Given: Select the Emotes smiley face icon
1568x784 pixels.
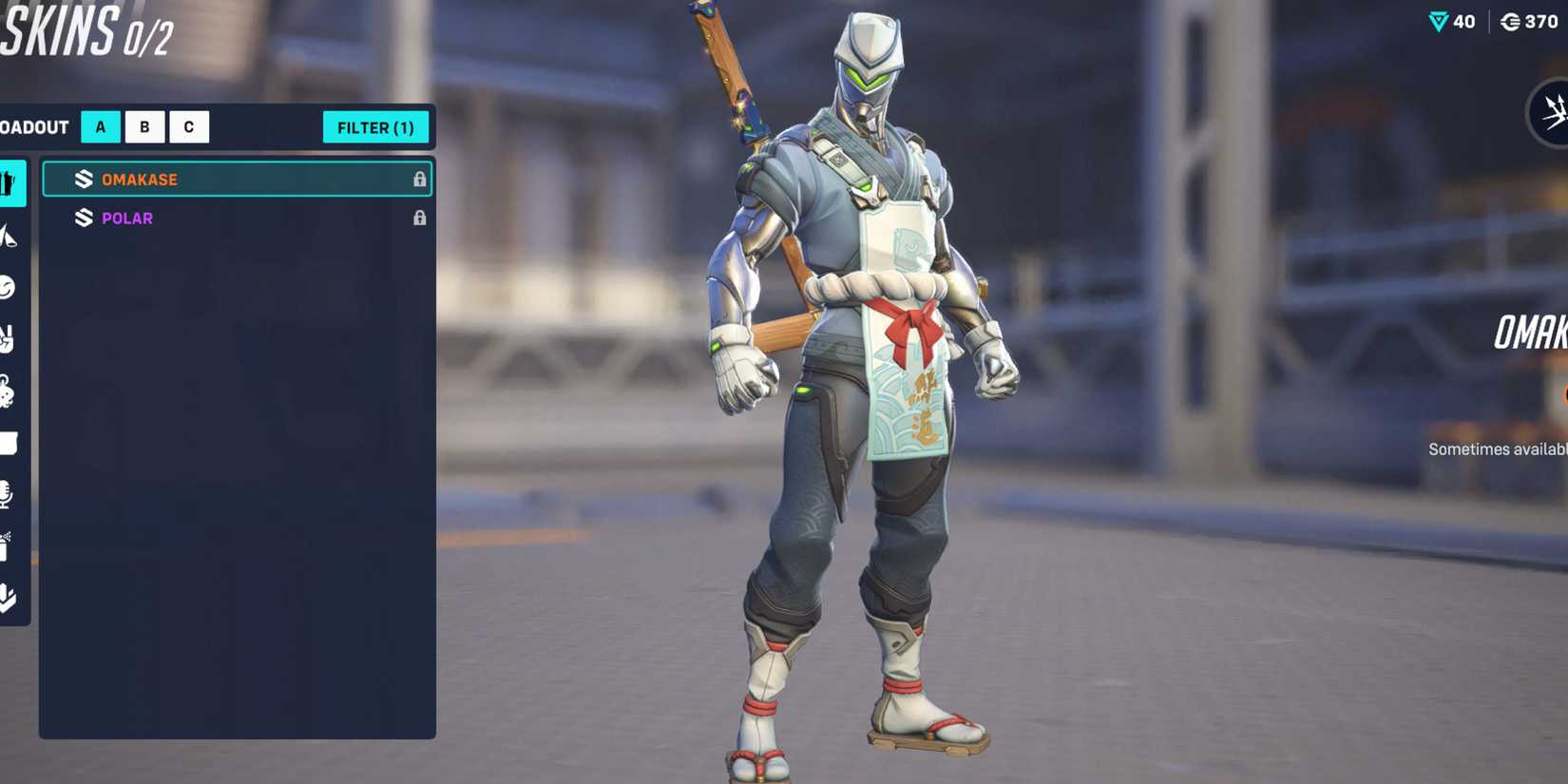Looking at the screenshot, I should (11, 287).
